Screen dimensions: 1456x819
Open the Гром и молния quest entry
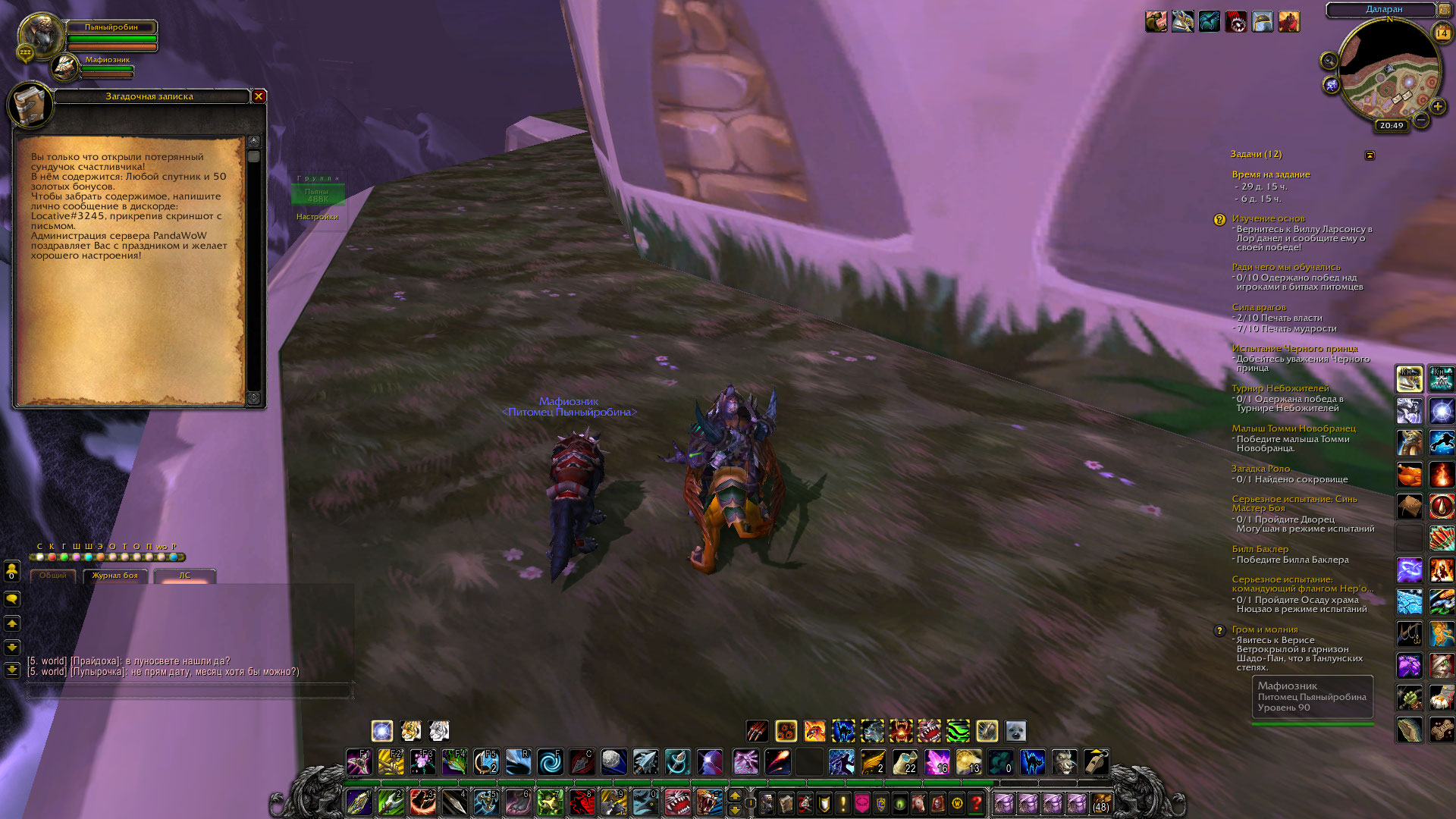(x=1264, y=629)
